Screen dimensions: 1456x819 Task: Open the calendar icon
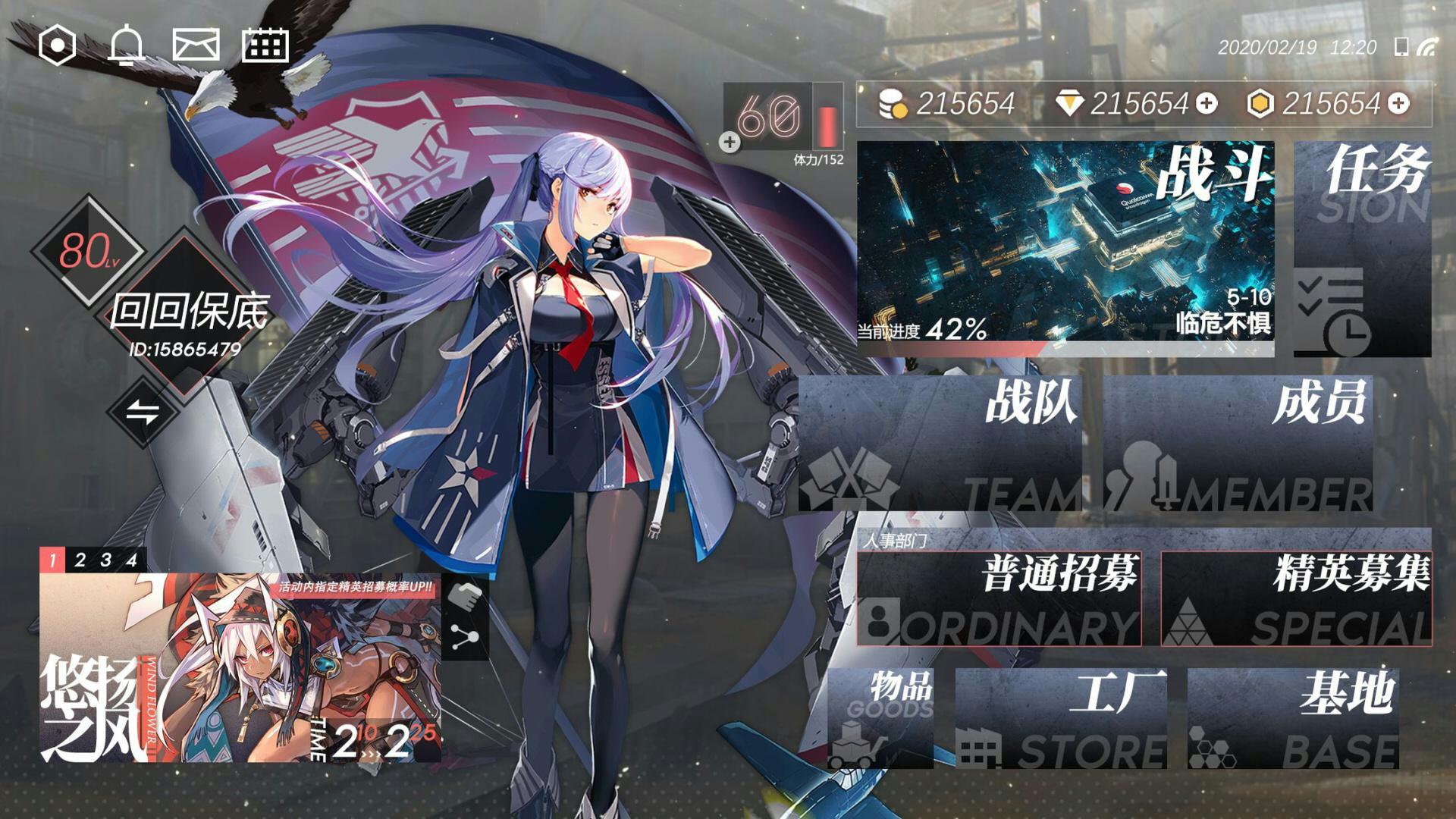pyautogui.click(x=265, y=45)
